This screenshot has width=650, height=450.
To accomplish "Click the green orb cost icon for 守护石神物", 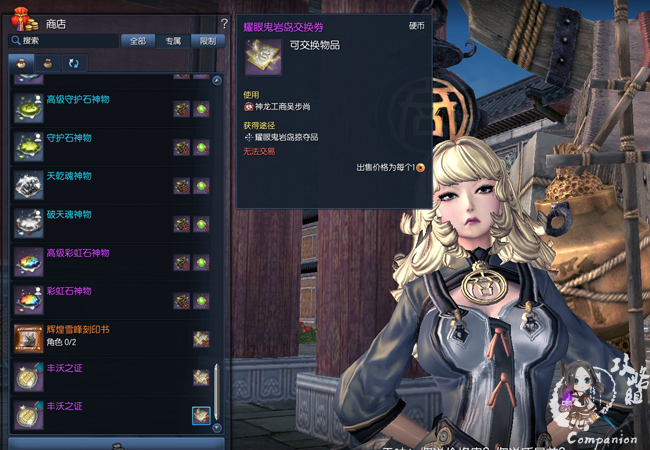I will [201, 148].
